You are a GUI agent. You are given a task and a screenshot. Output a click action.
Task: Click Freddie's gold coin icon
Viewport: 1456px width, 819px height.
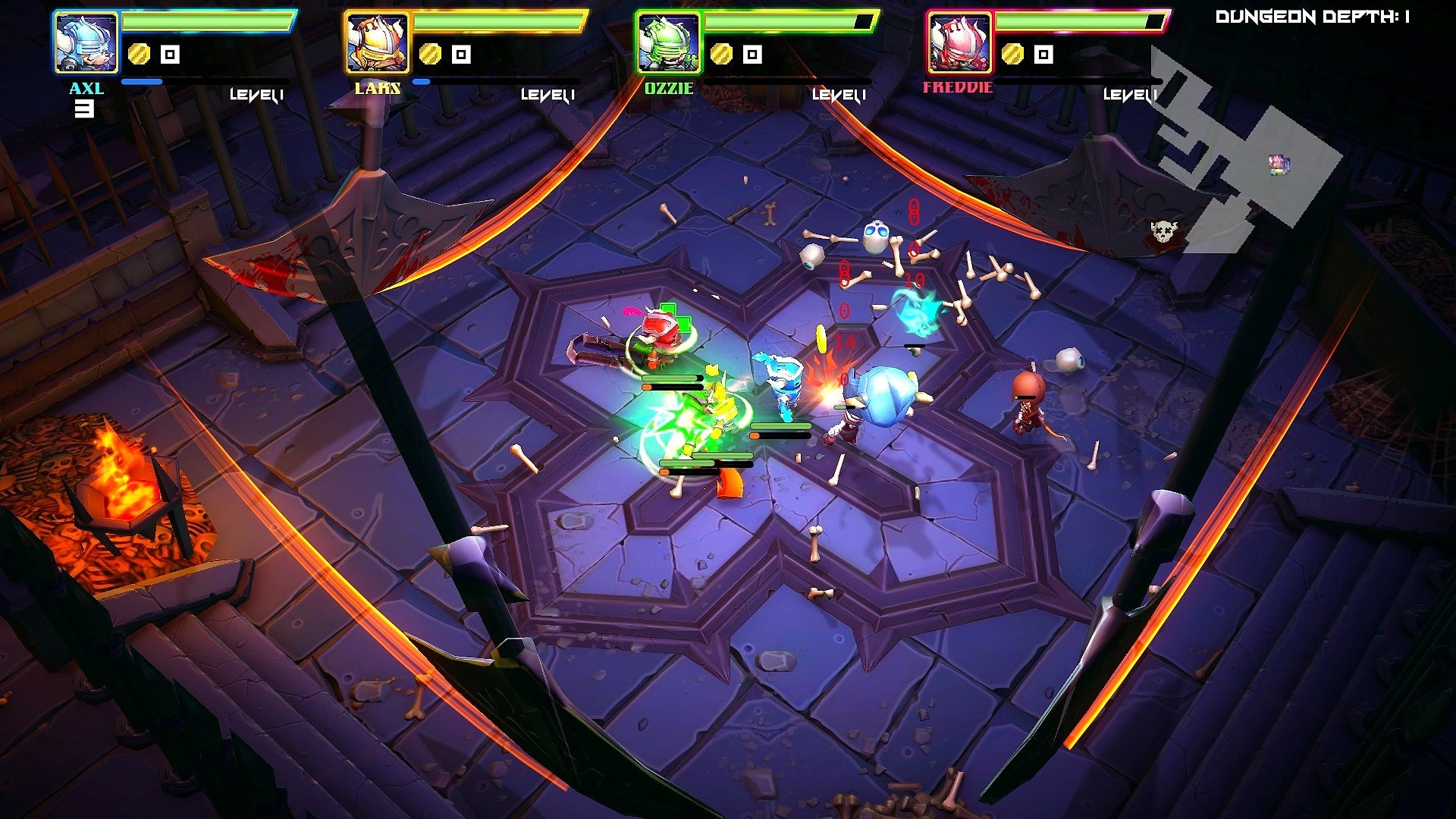click(1012, 54)
